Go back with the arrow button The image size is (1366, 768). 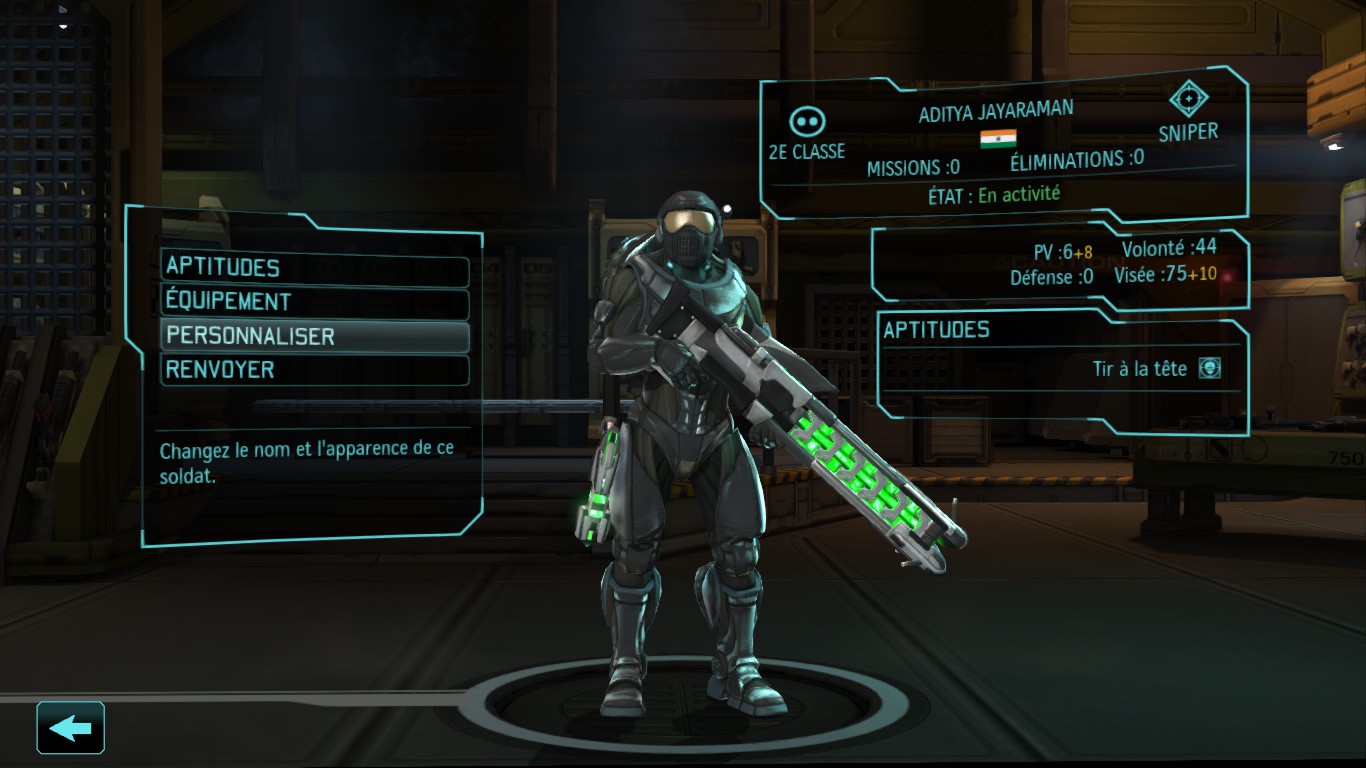71,728
